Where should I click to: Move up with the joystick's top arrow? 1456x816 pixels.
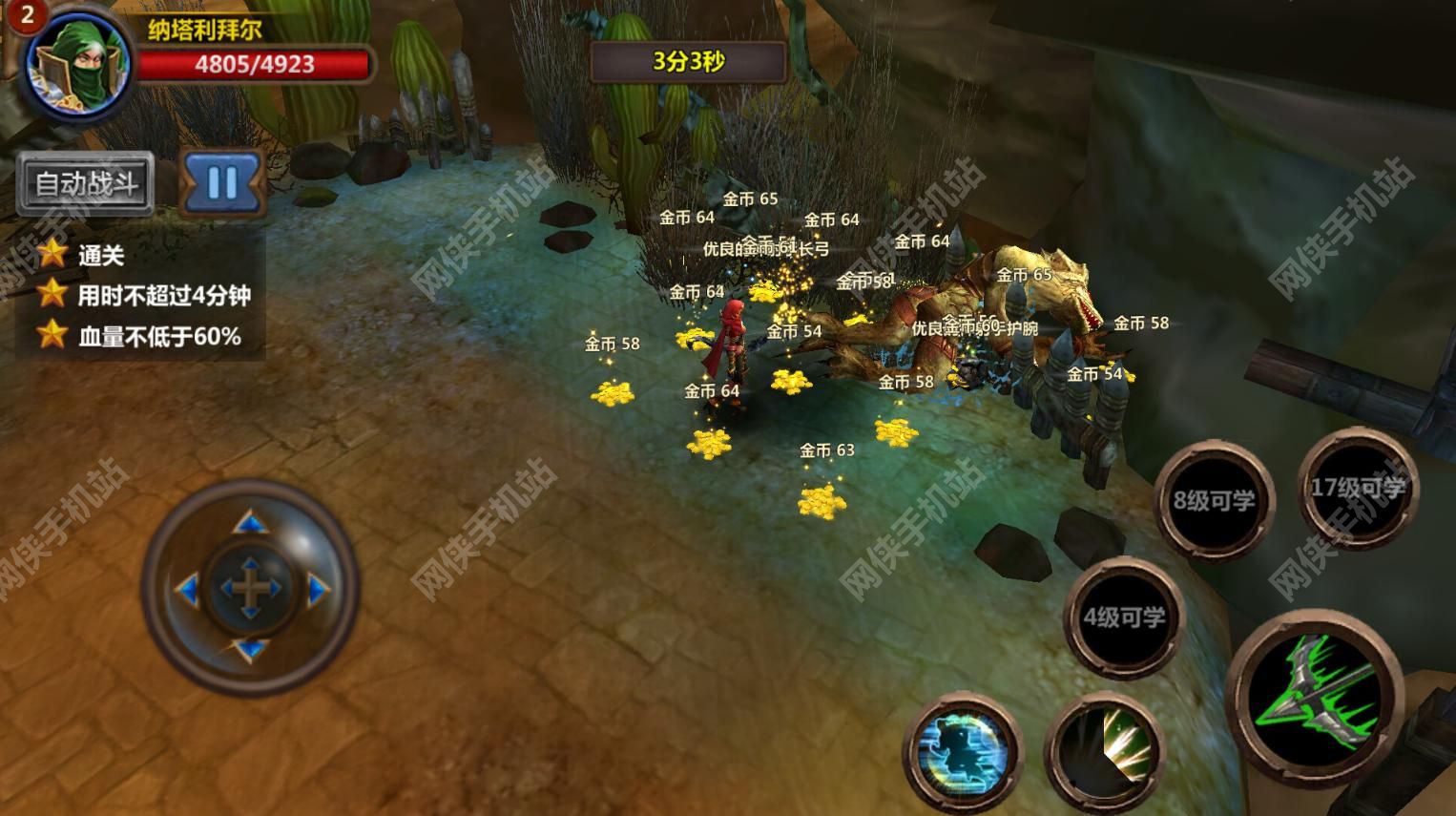[x=250, y=522]
